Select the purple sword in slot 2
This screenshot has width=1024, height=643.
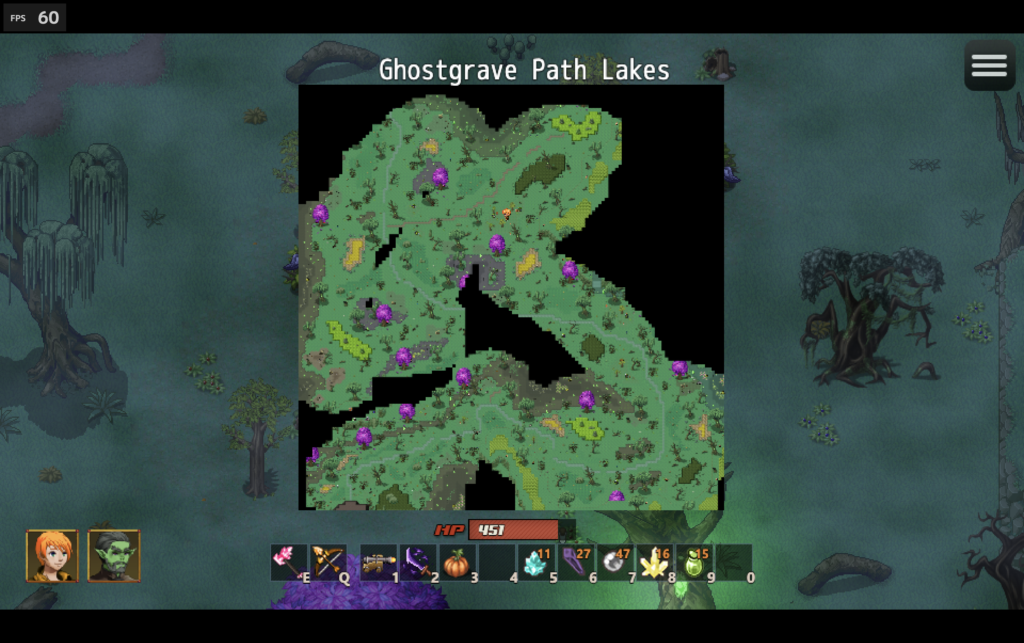417,563
